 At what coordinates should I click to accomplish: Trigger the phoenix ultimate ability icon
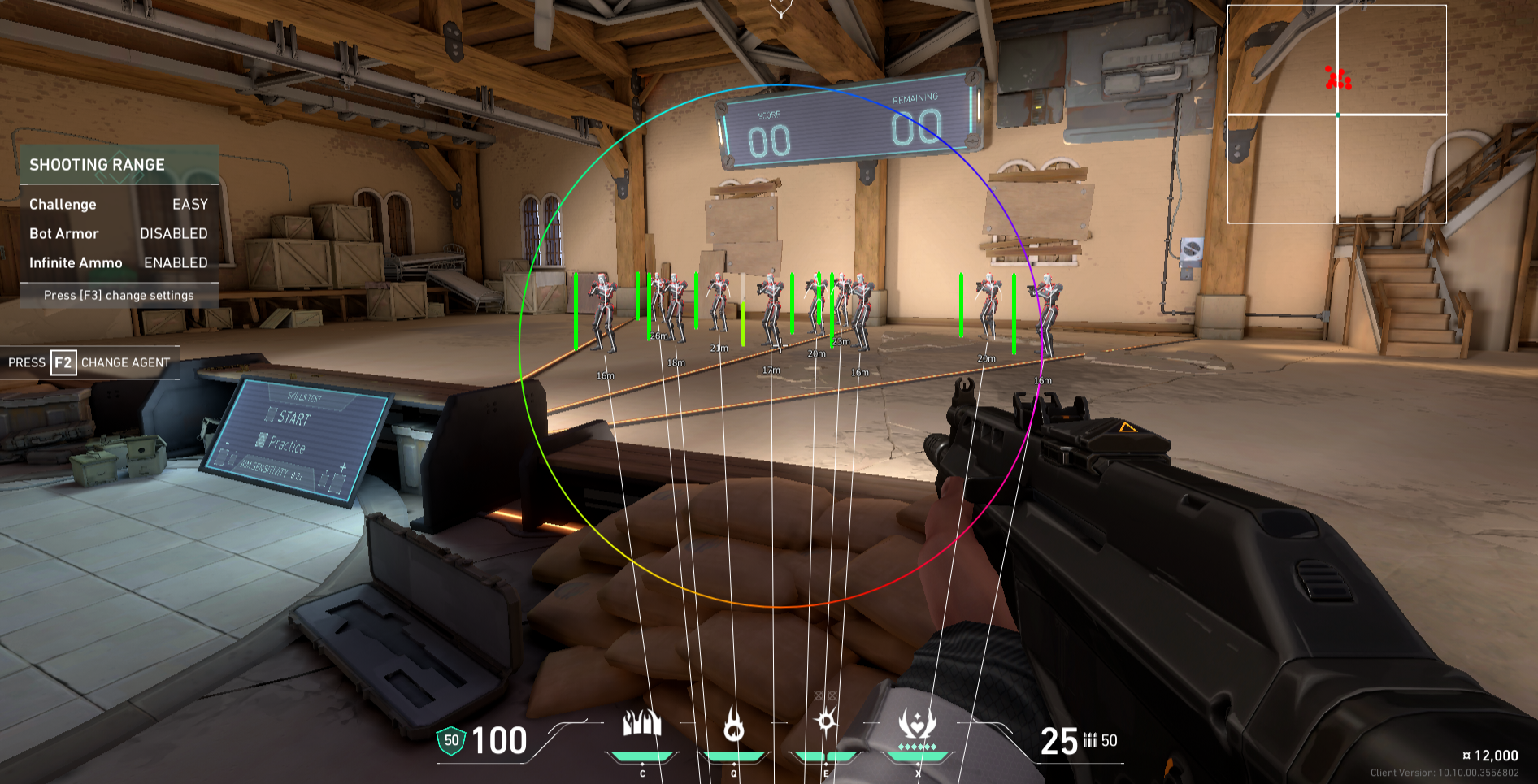pyautogui.click(x=917, y=723)
